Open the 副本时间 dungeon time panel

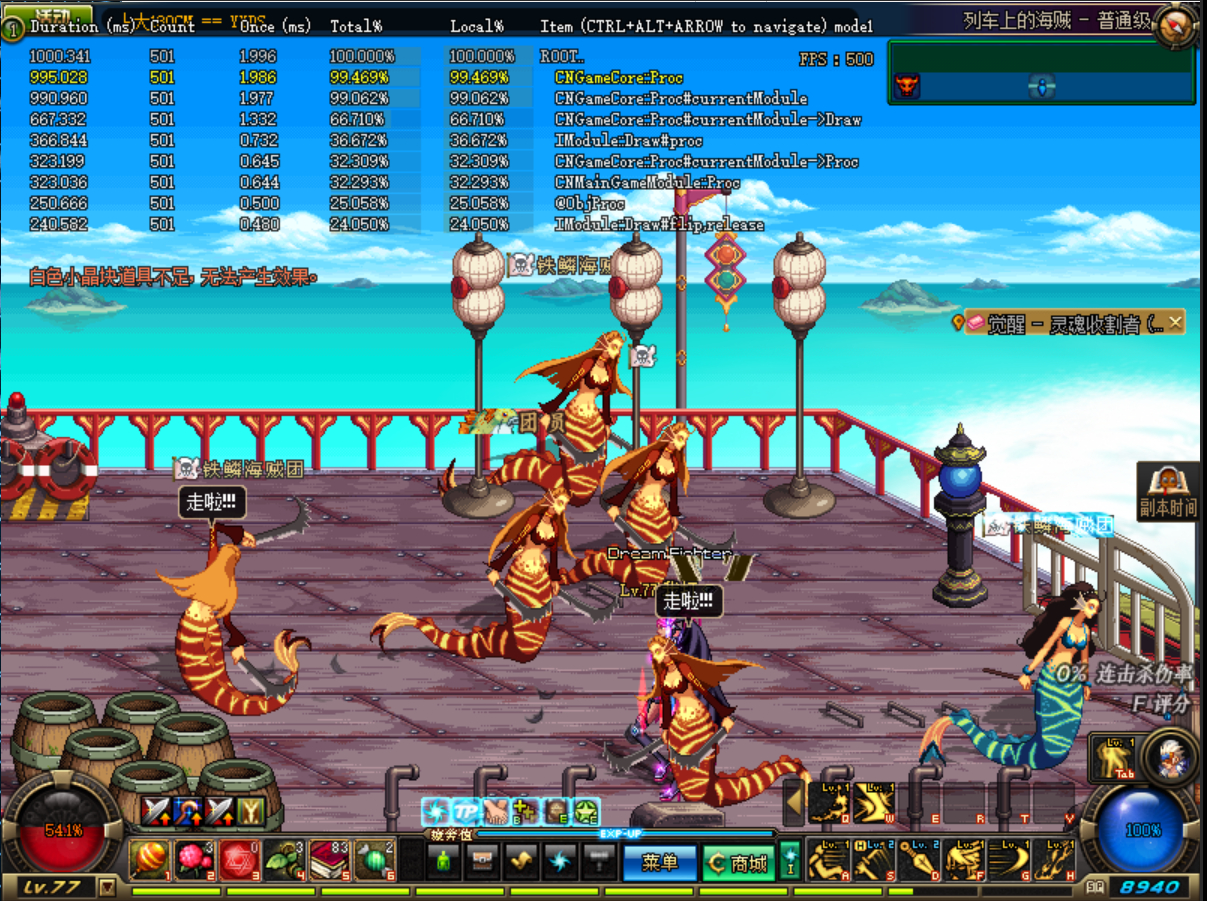[x=1168, y=492]
